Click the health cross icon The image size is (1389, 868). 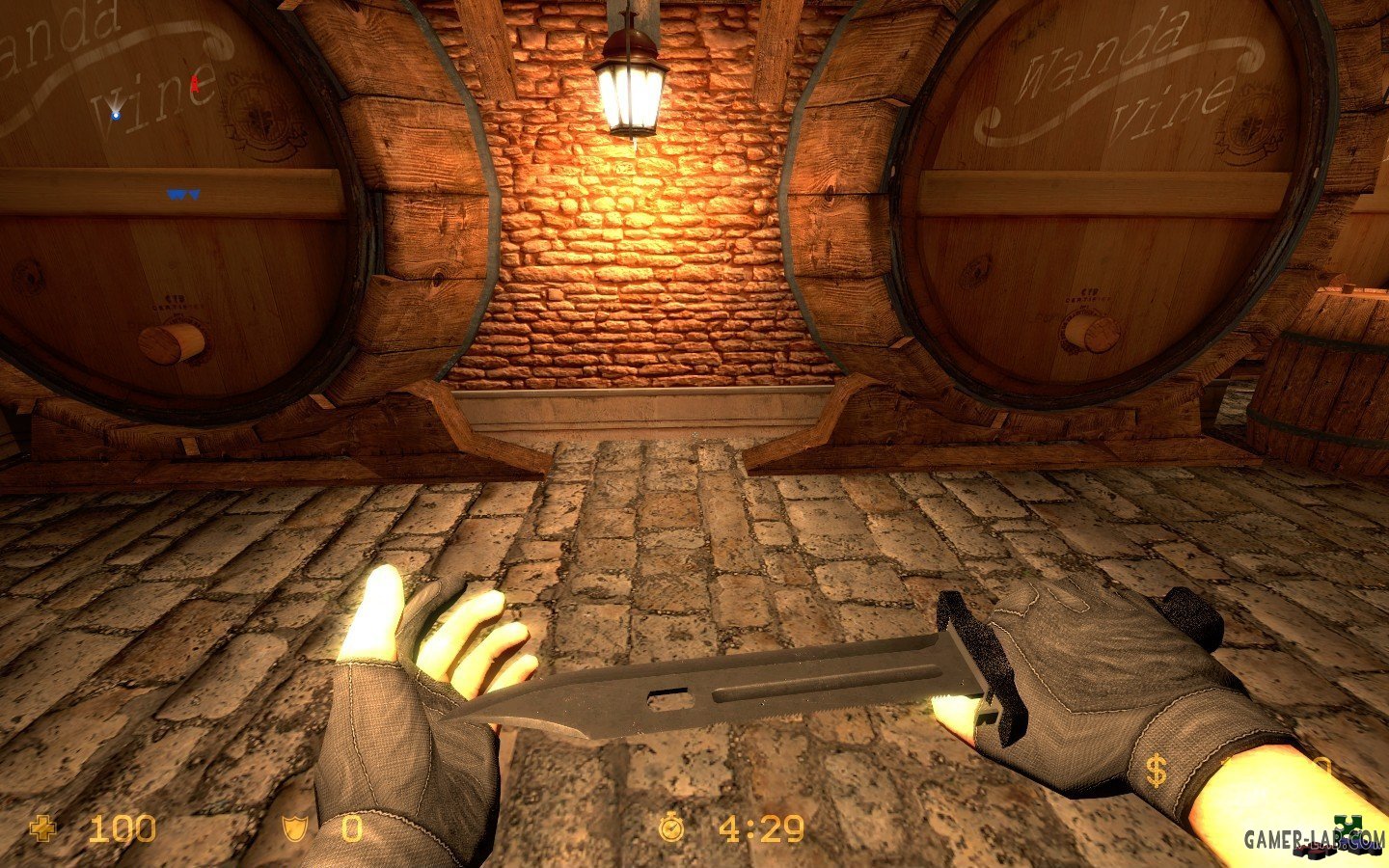(42, 828)
